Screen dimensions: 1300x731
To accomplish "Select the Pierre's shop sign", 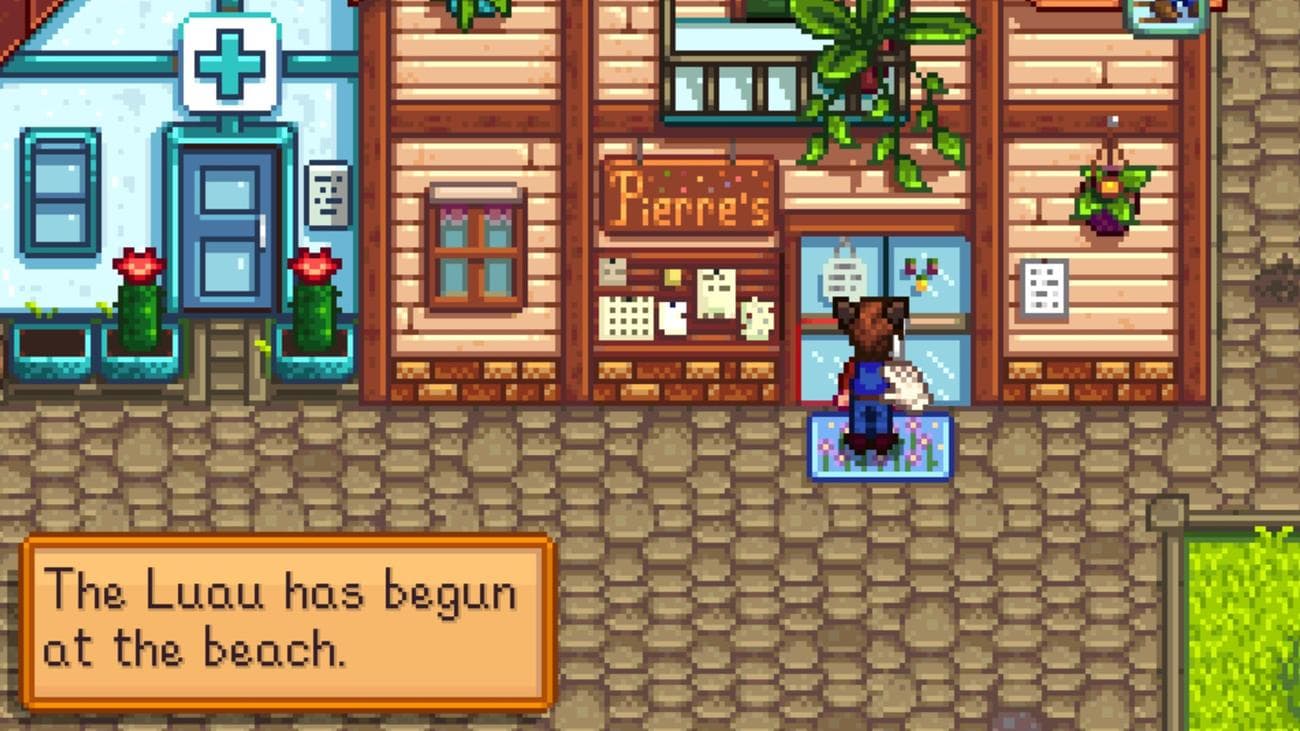I will click(688, 195).
